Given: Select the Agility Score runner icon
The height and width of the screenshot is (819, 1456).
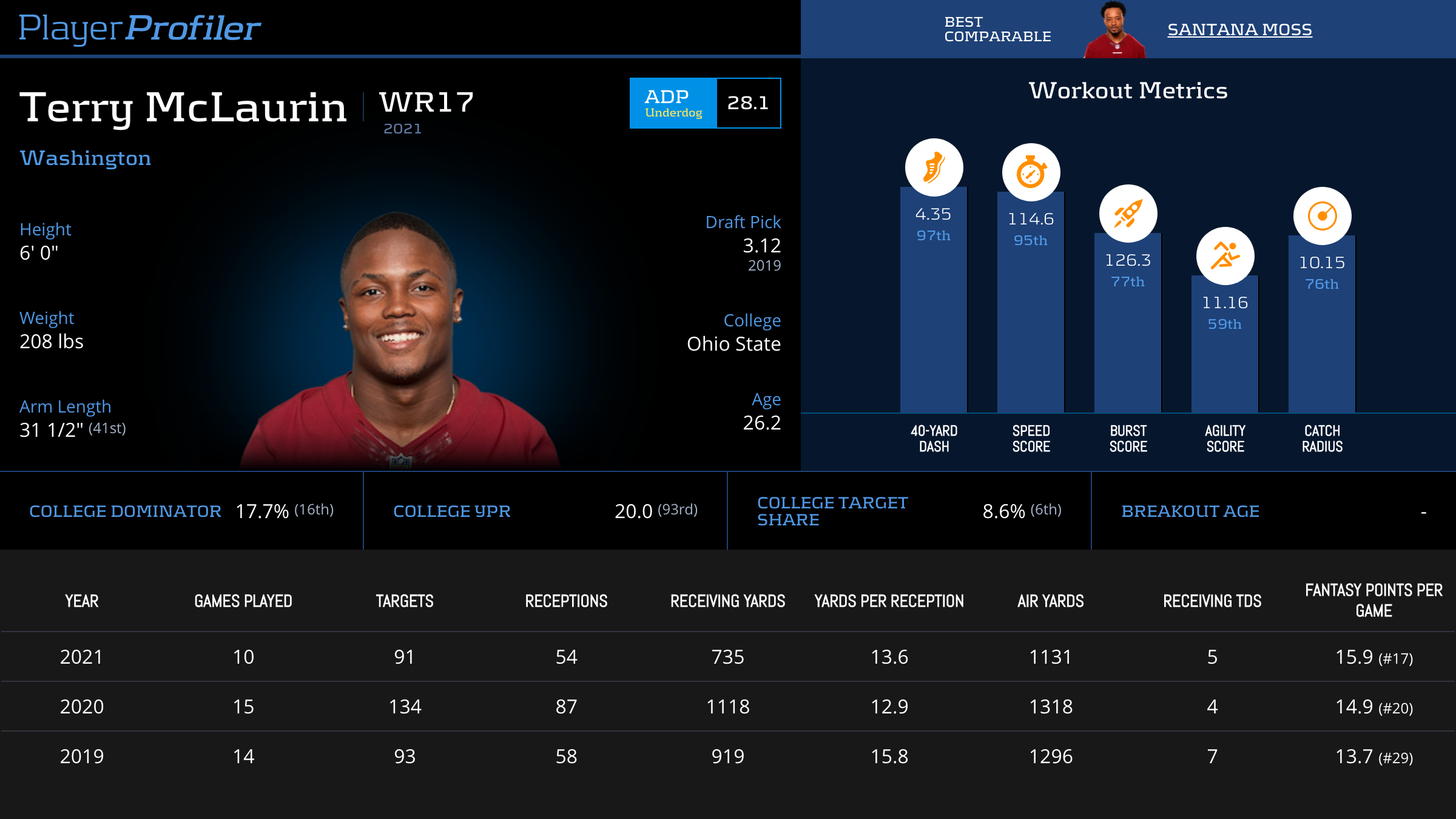Looking at the screenshot, I should point(1225,256).
